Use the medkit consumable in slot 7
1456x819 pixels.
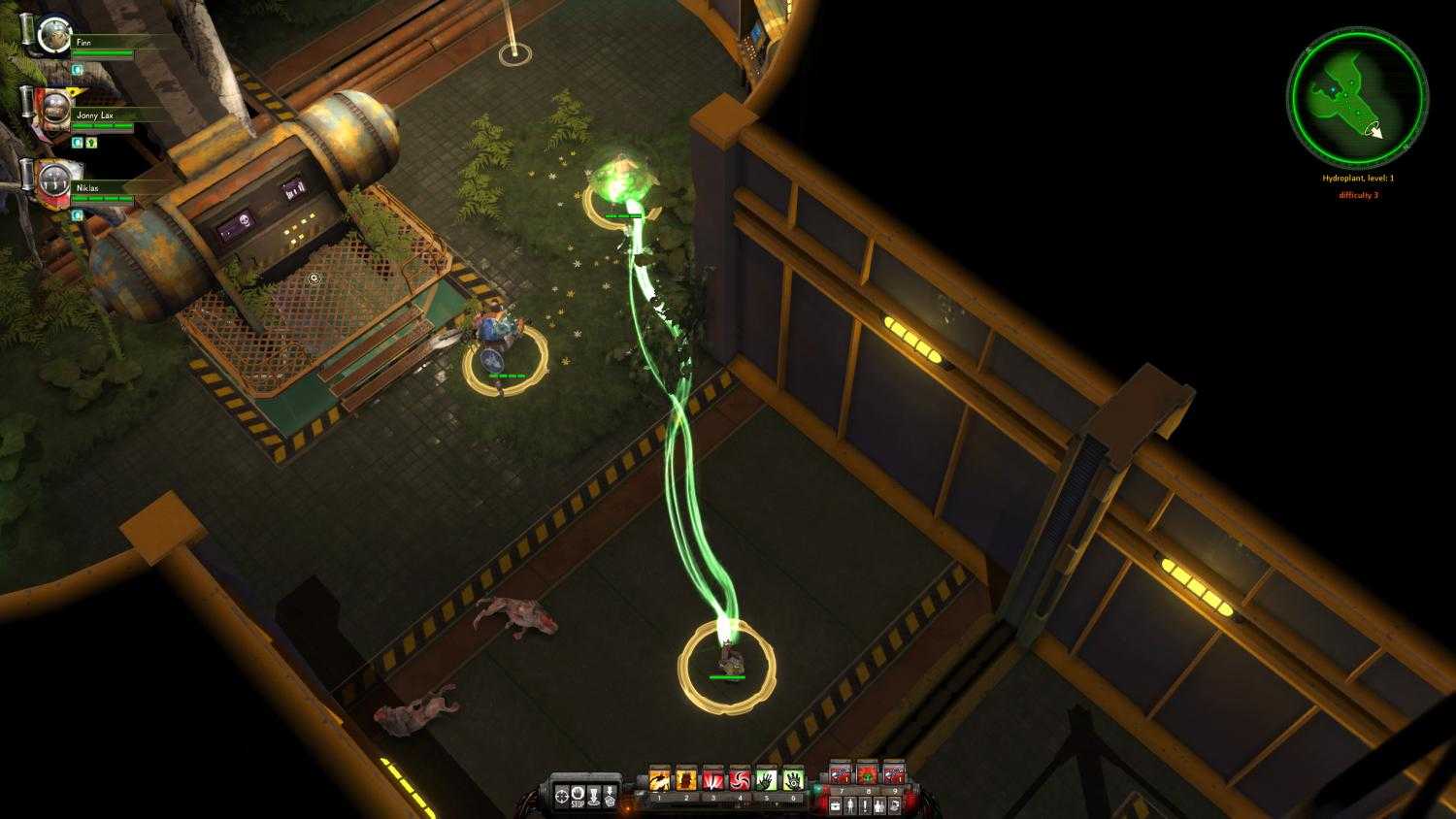point(841,776)
